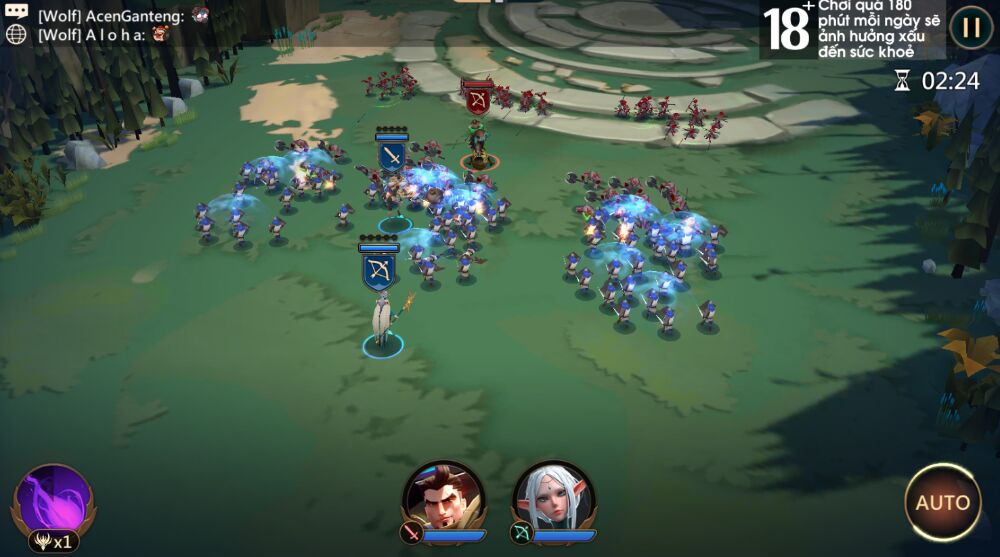This screenshot has width=1000, height=557.
Task: Select the bearded swordsman hero portrait
Action: pyautogui.click(x=443, y=497)
